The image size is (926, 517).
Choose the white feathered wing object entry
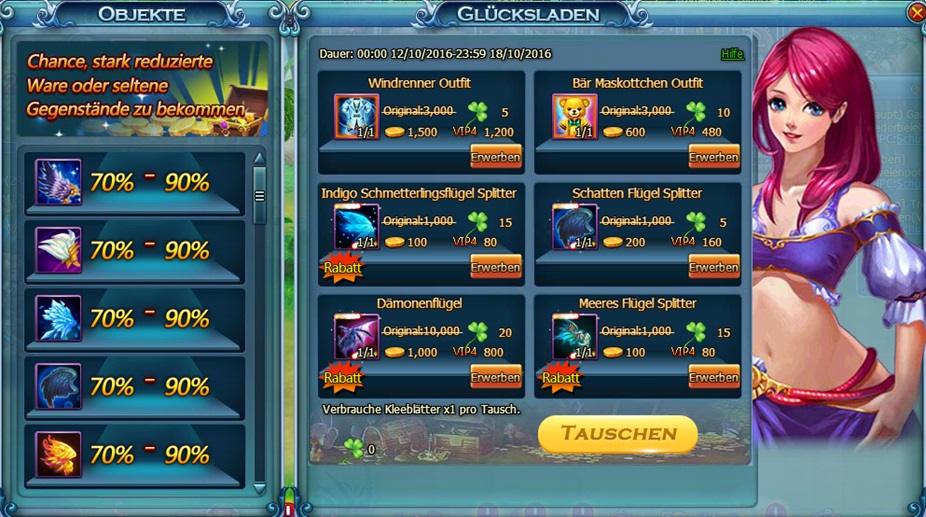pyautogui.click(x=58, y=250)
